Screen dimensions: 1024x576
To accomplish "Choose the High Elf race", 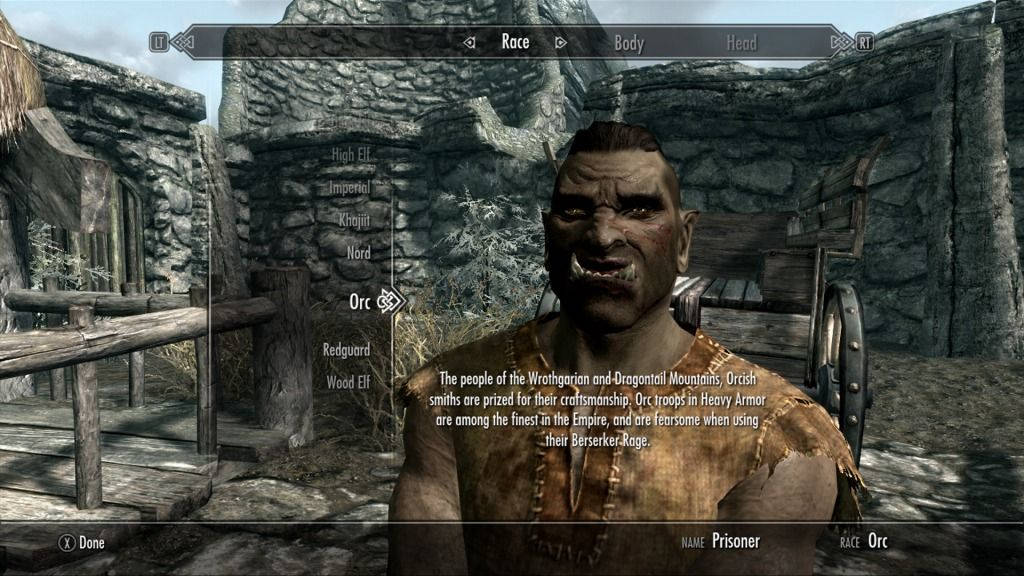I will 351,154.
